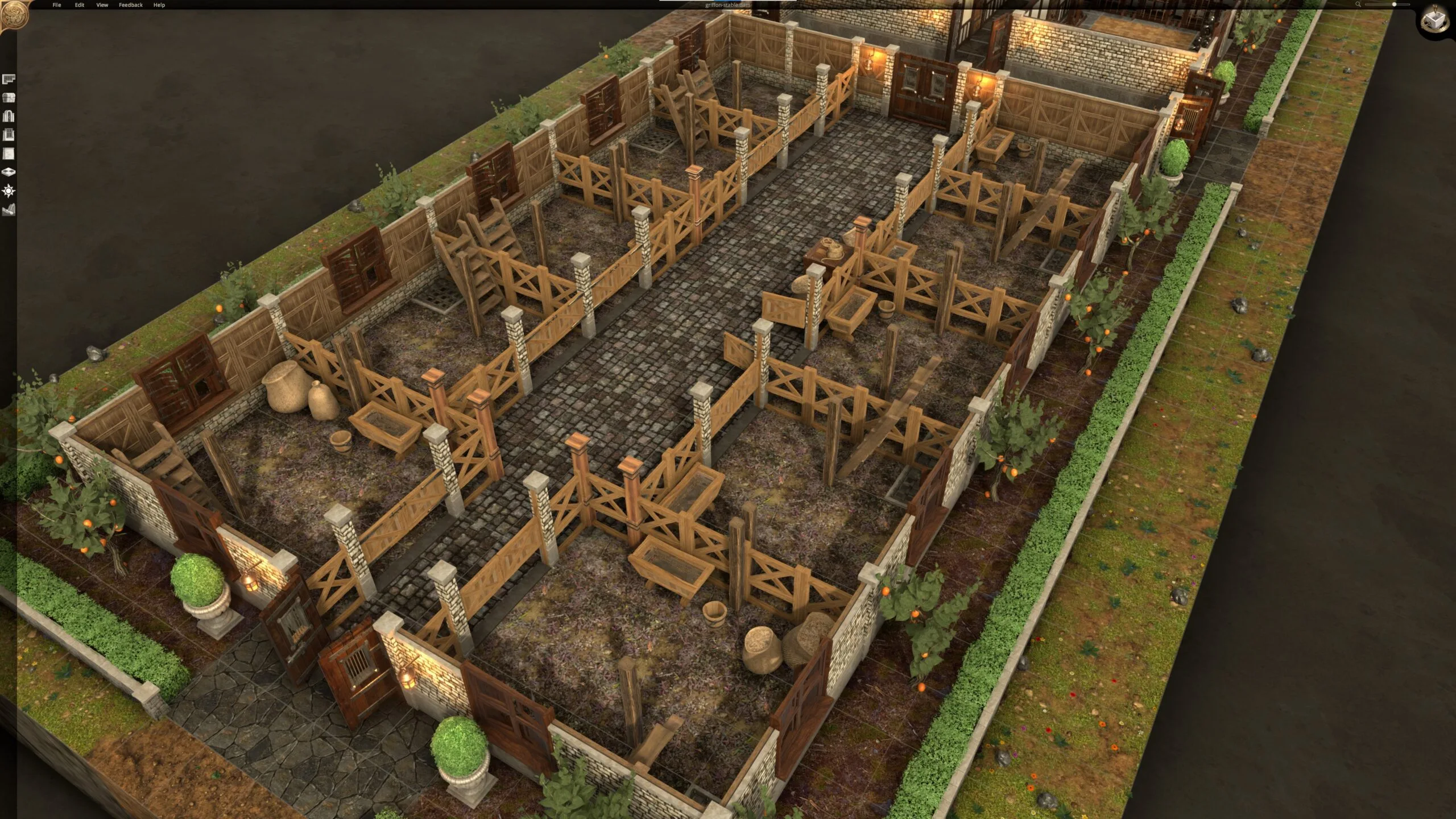
Task: Select the mountain terrain tool
Action: 9,210
